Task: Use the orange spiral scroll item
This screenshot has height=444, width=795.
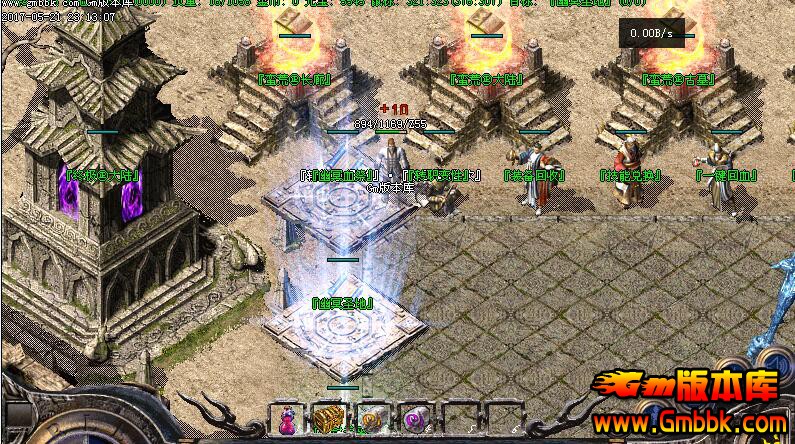Action: 370,418
